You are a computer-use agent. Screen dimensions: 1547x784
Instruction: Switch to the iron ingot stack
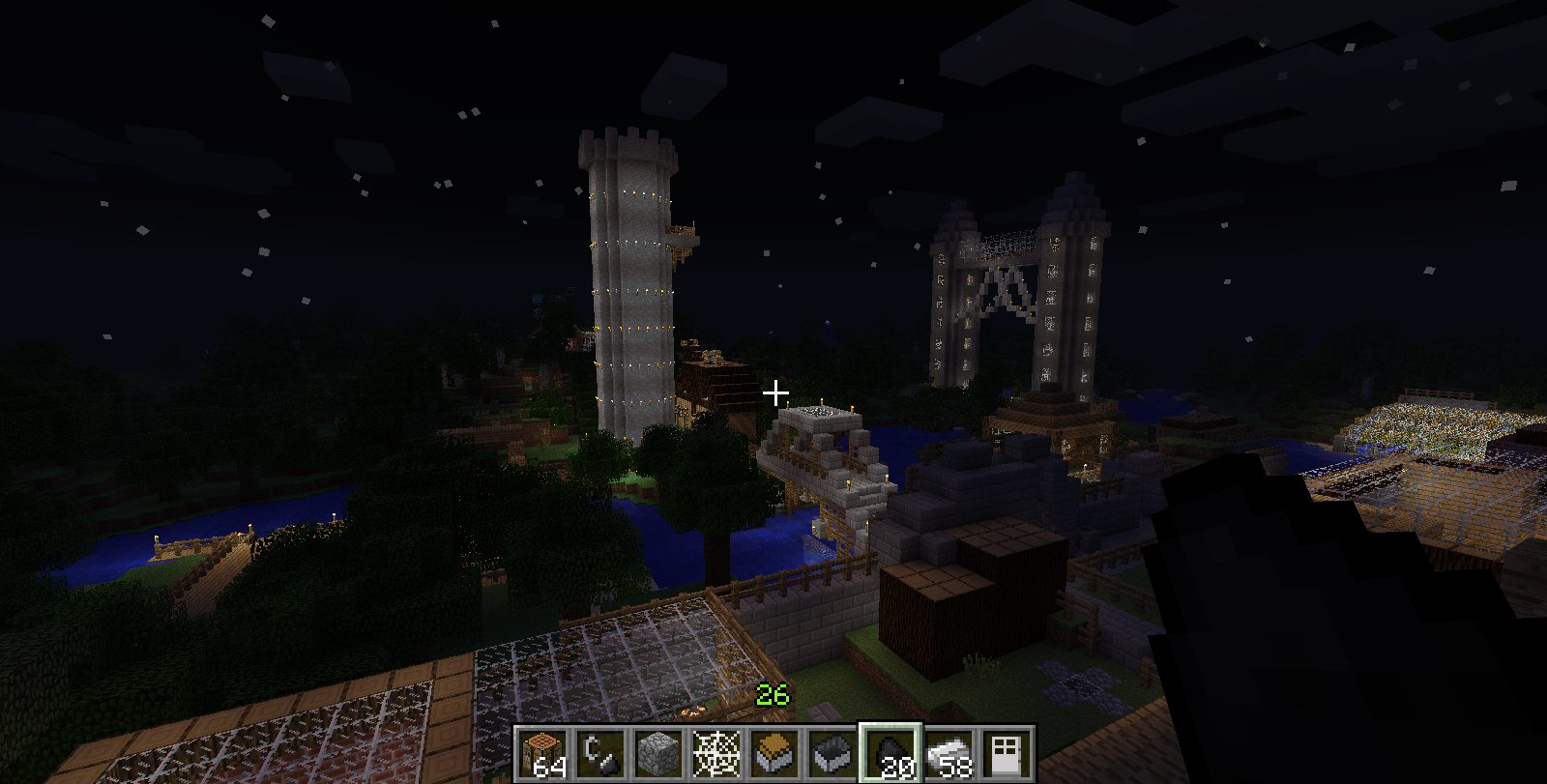point(949,754)
